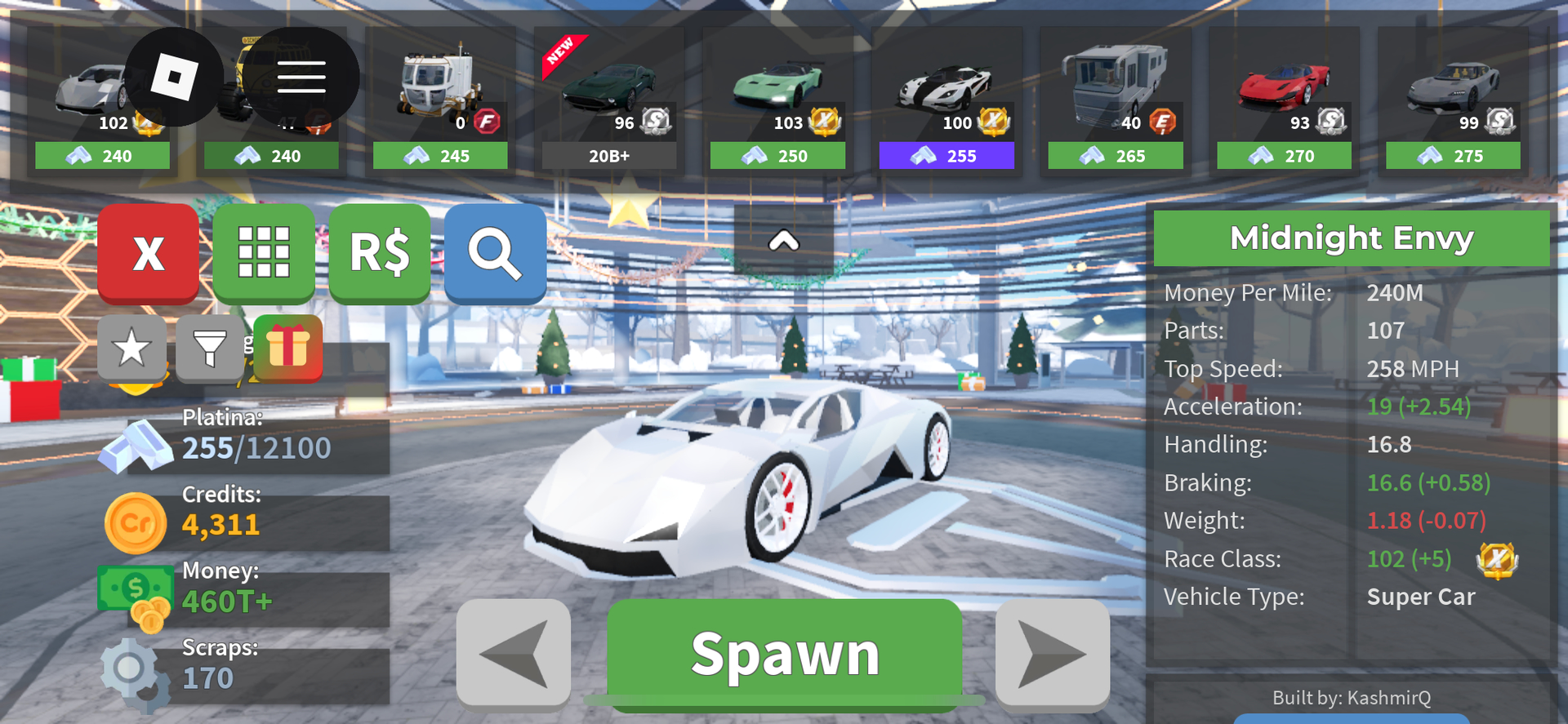
Task: Open the funnel filter options
Action: 209,349
